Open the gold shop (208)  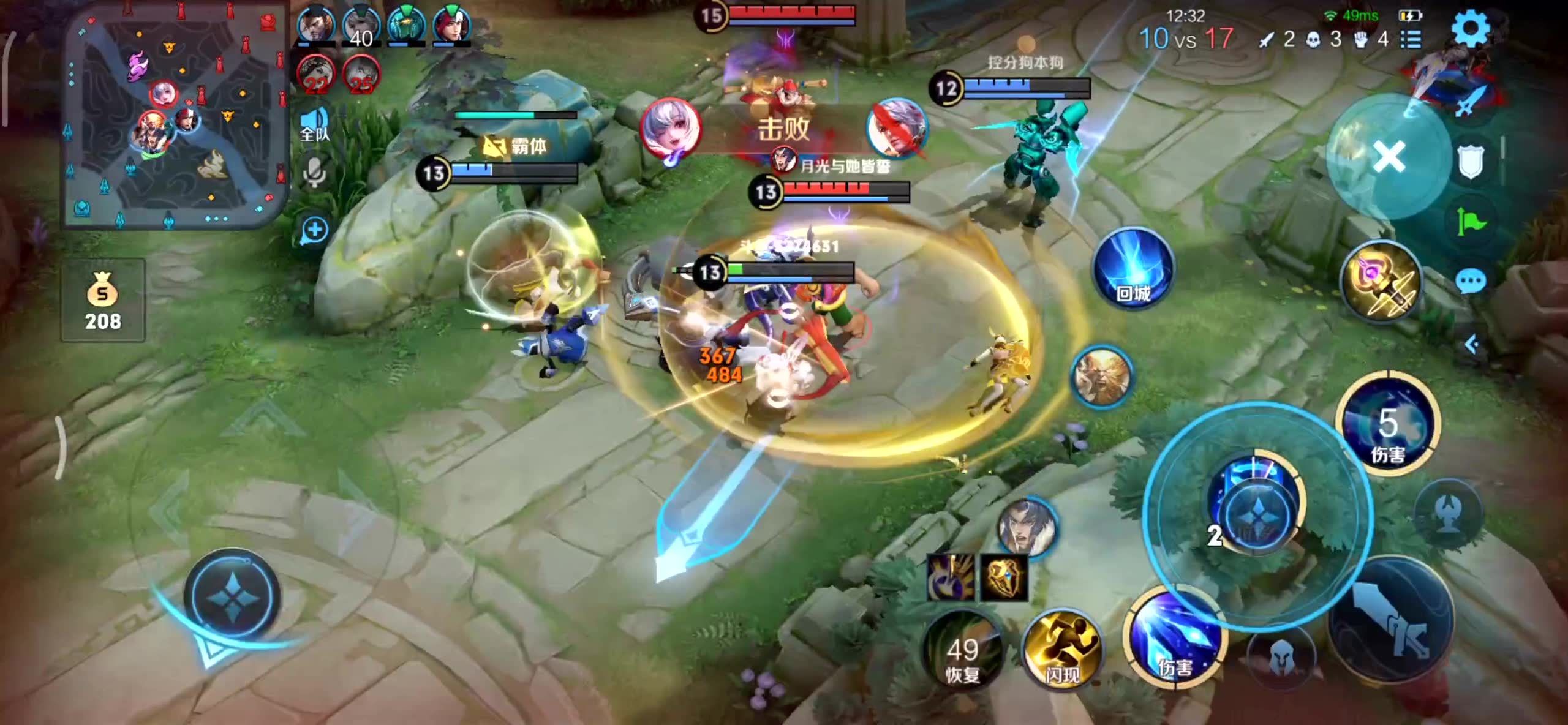(x=103, y=300)
